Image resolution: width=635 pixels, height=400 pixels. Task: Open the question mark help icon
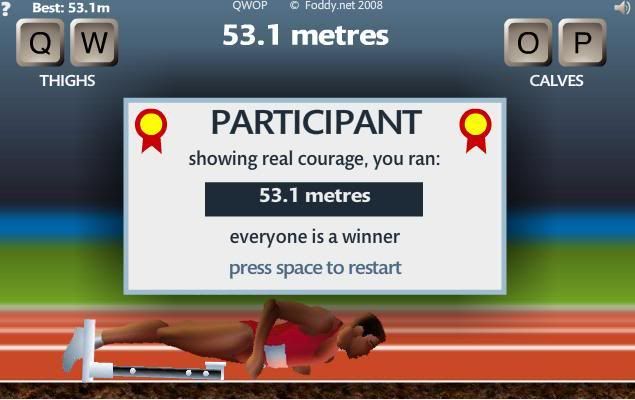tap(5, 7)
